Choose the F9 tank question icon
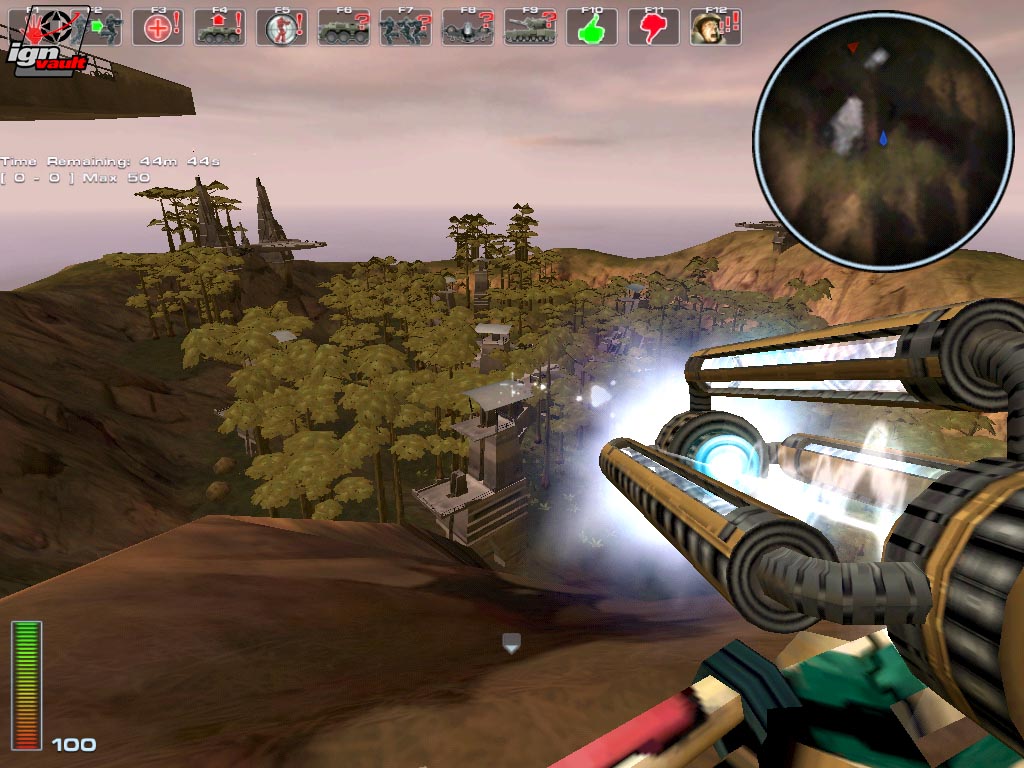This screenshot has height=768, width=1024. 530,27
